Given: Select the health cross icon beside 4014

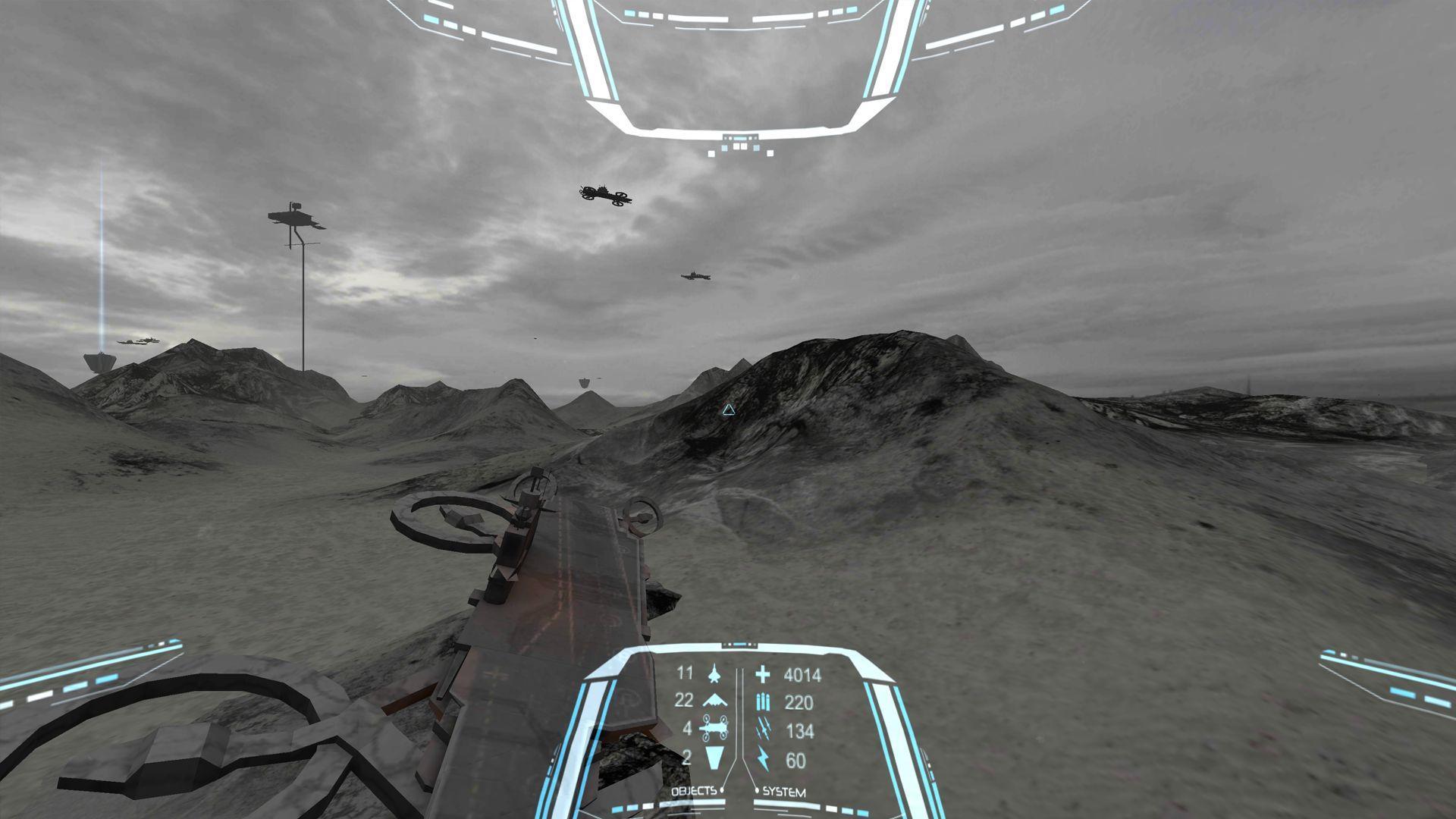Looking at the screenshot, I should 763,673.
